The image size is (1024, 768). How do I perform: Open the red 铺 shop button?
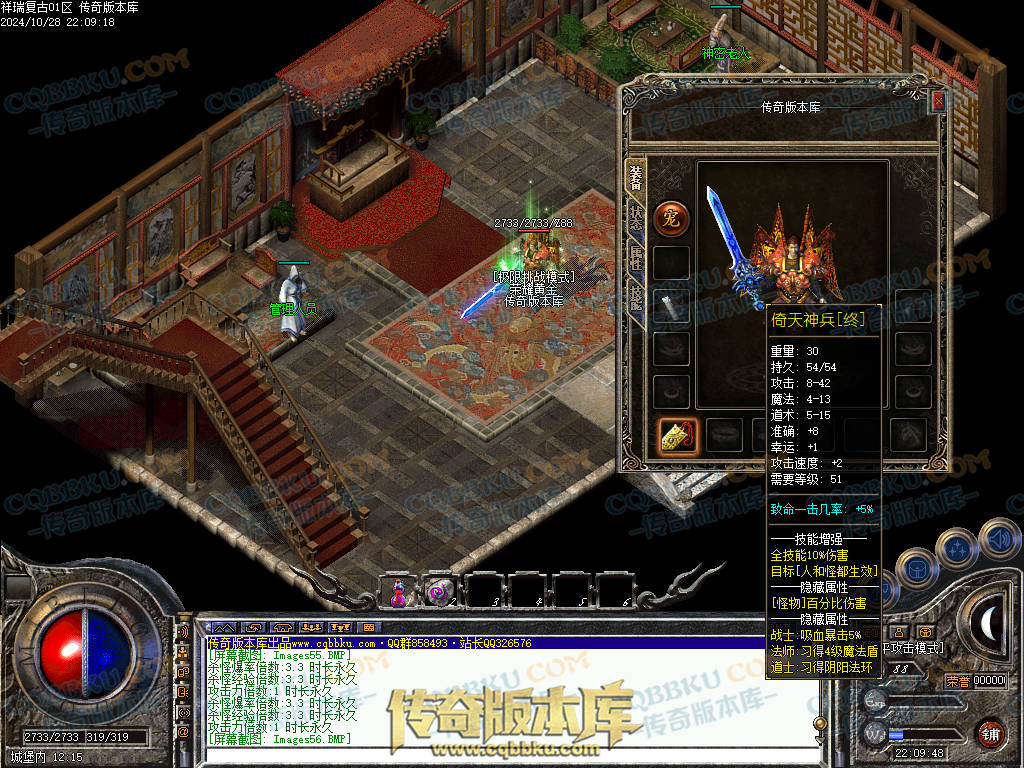(x=991, y=733)
